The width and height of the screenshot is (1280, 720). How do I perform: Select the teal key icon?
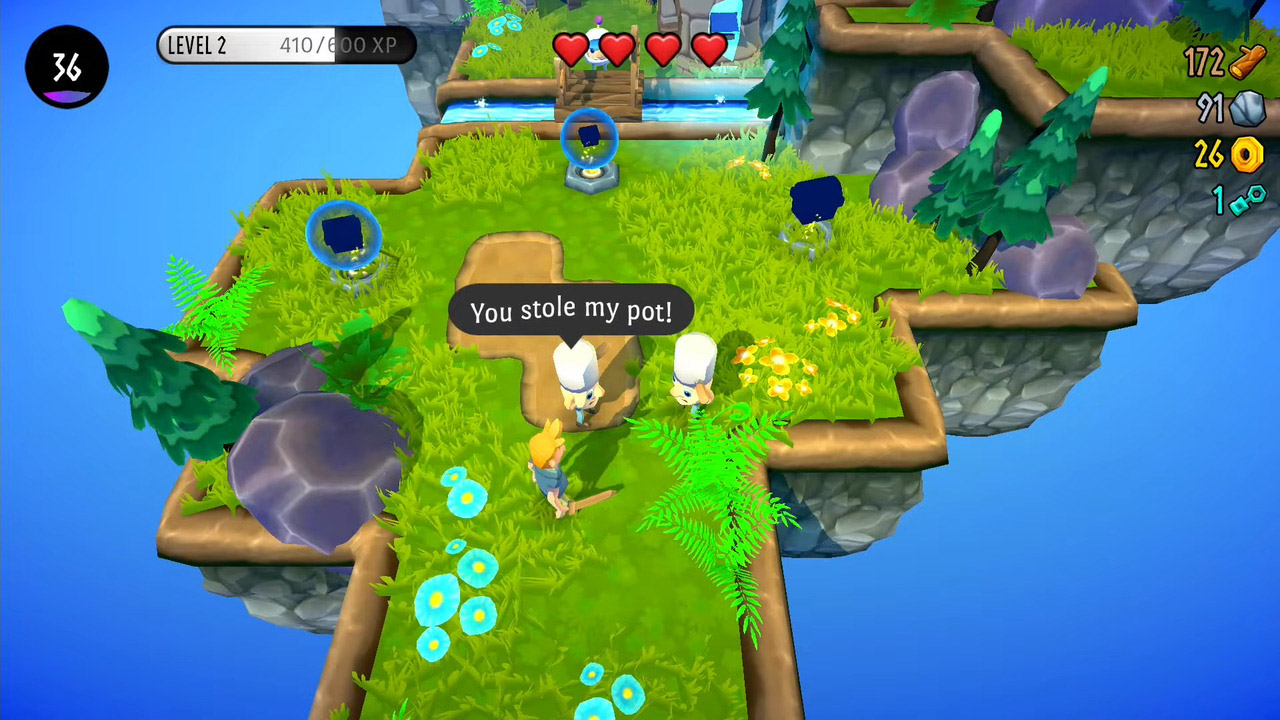(x=1247, y=200)
